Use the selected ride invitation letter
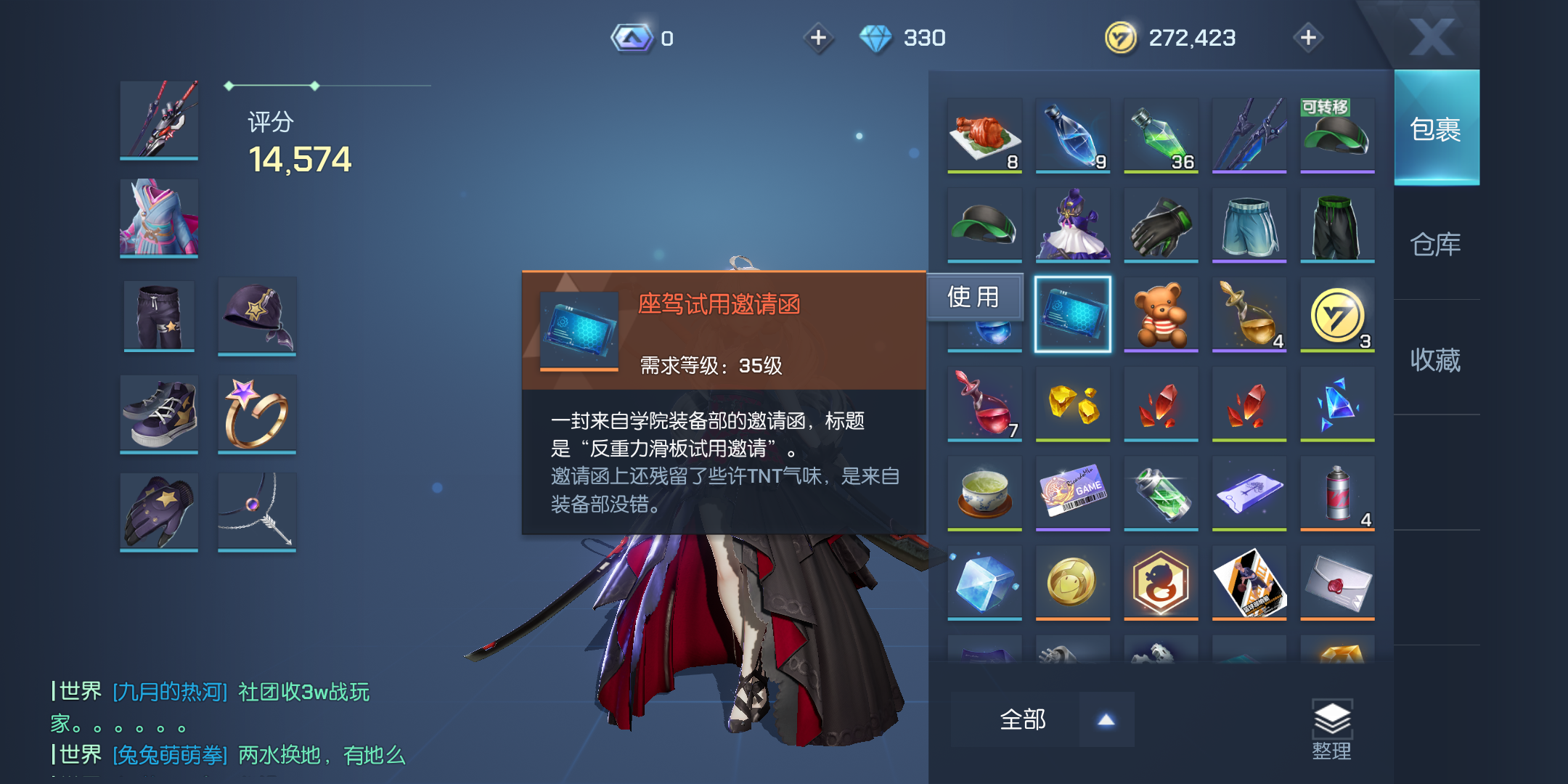1568x784 pixels. 974,297
